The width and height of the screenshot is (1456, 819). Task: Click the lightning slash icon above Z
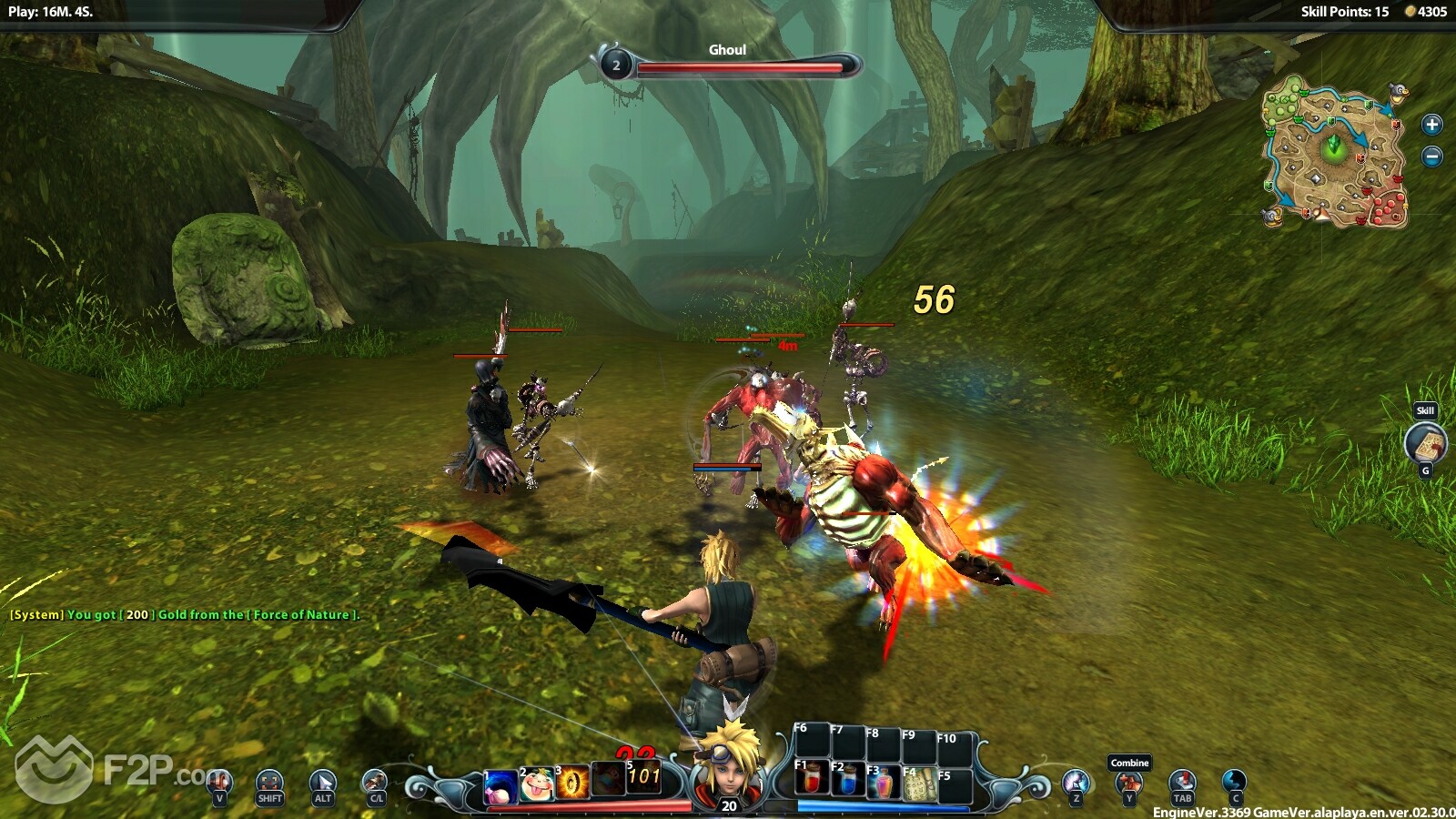click(x=1077, y=782)
